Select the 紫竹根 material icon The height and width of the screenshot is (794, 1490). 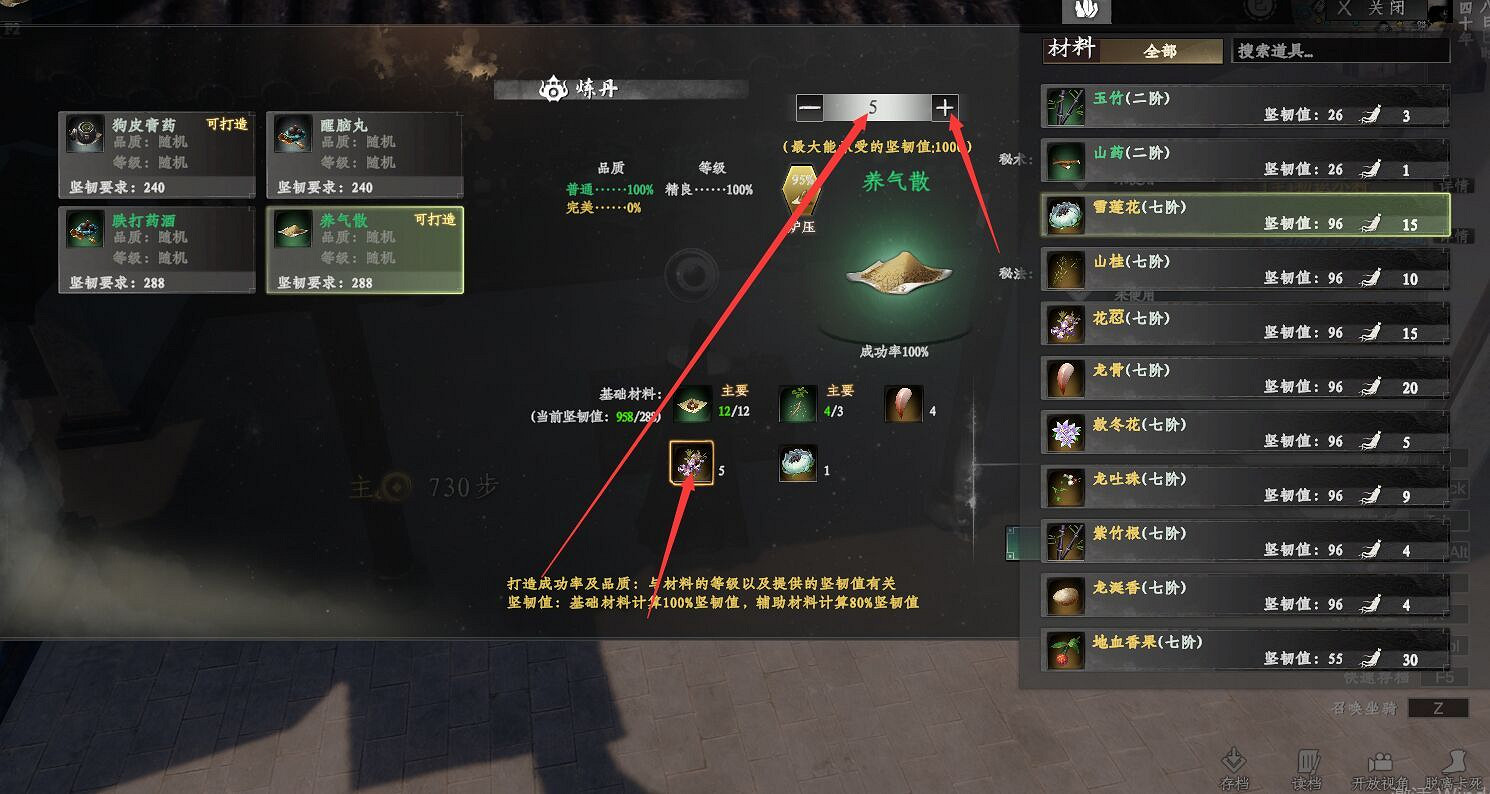coord(1065,541)
